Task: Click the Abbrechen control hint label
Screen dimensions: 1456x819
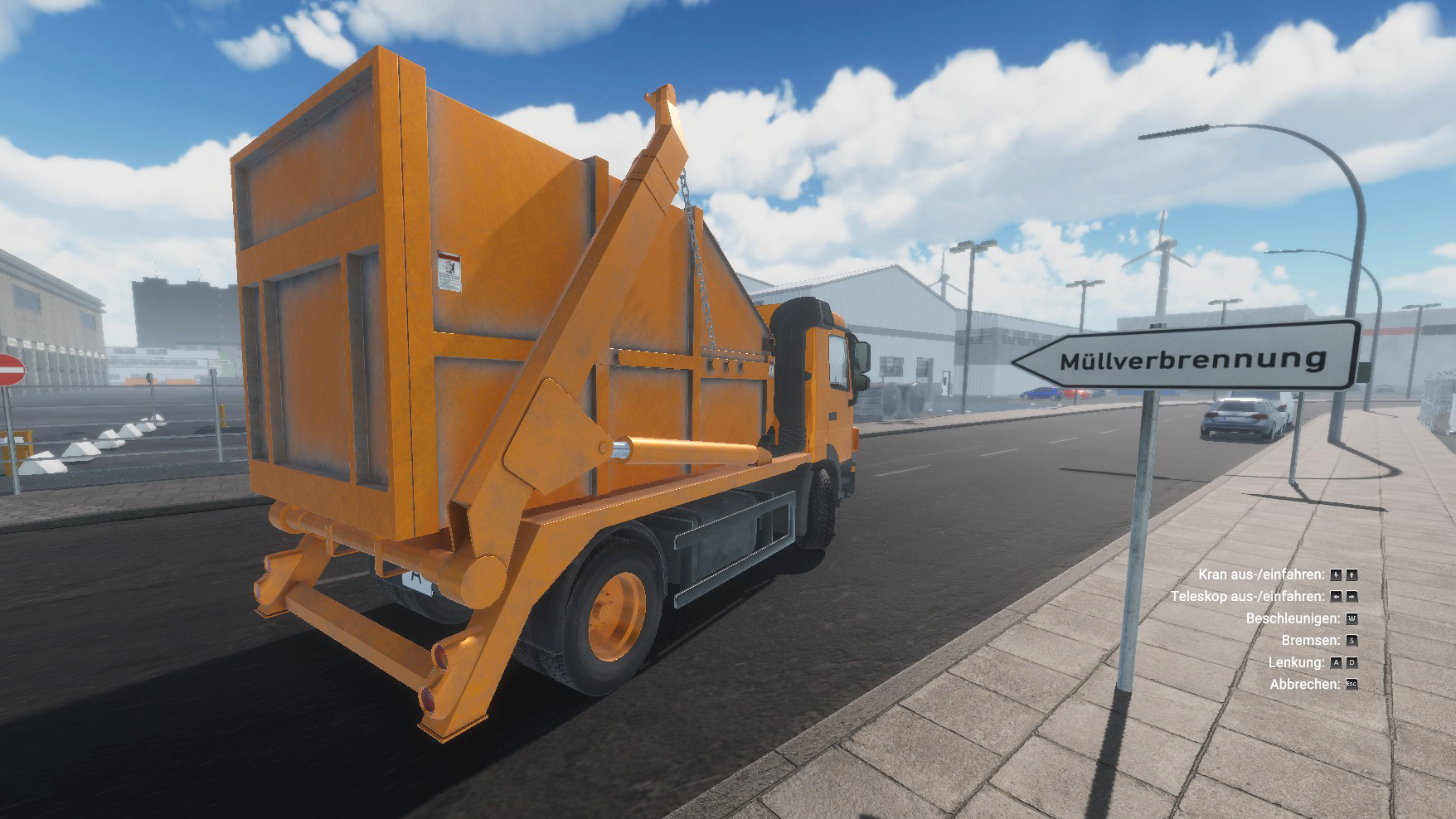Action: tap(1306, 684)
